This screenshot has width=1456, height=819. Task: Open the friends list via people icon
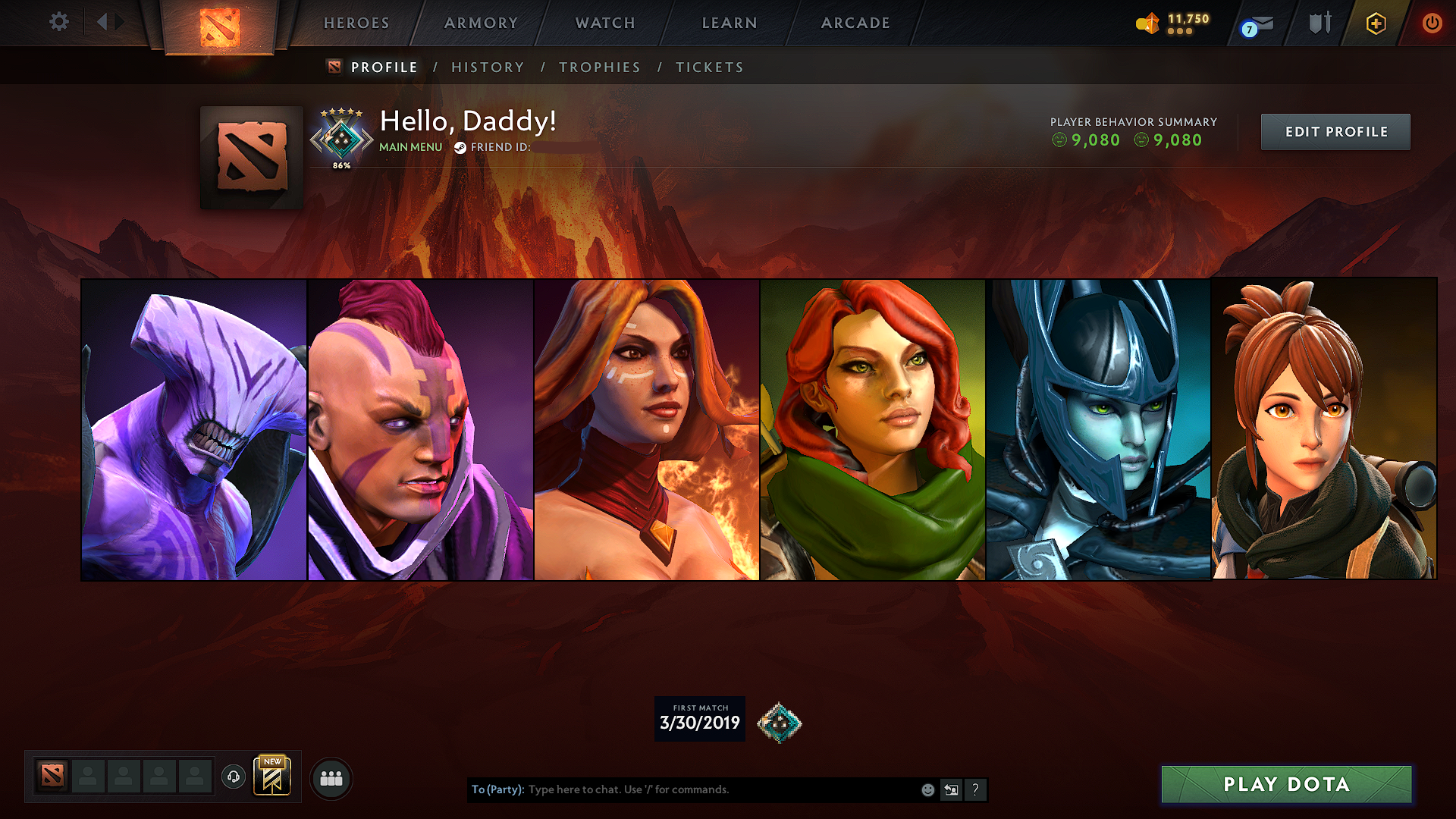coord(331,777)
